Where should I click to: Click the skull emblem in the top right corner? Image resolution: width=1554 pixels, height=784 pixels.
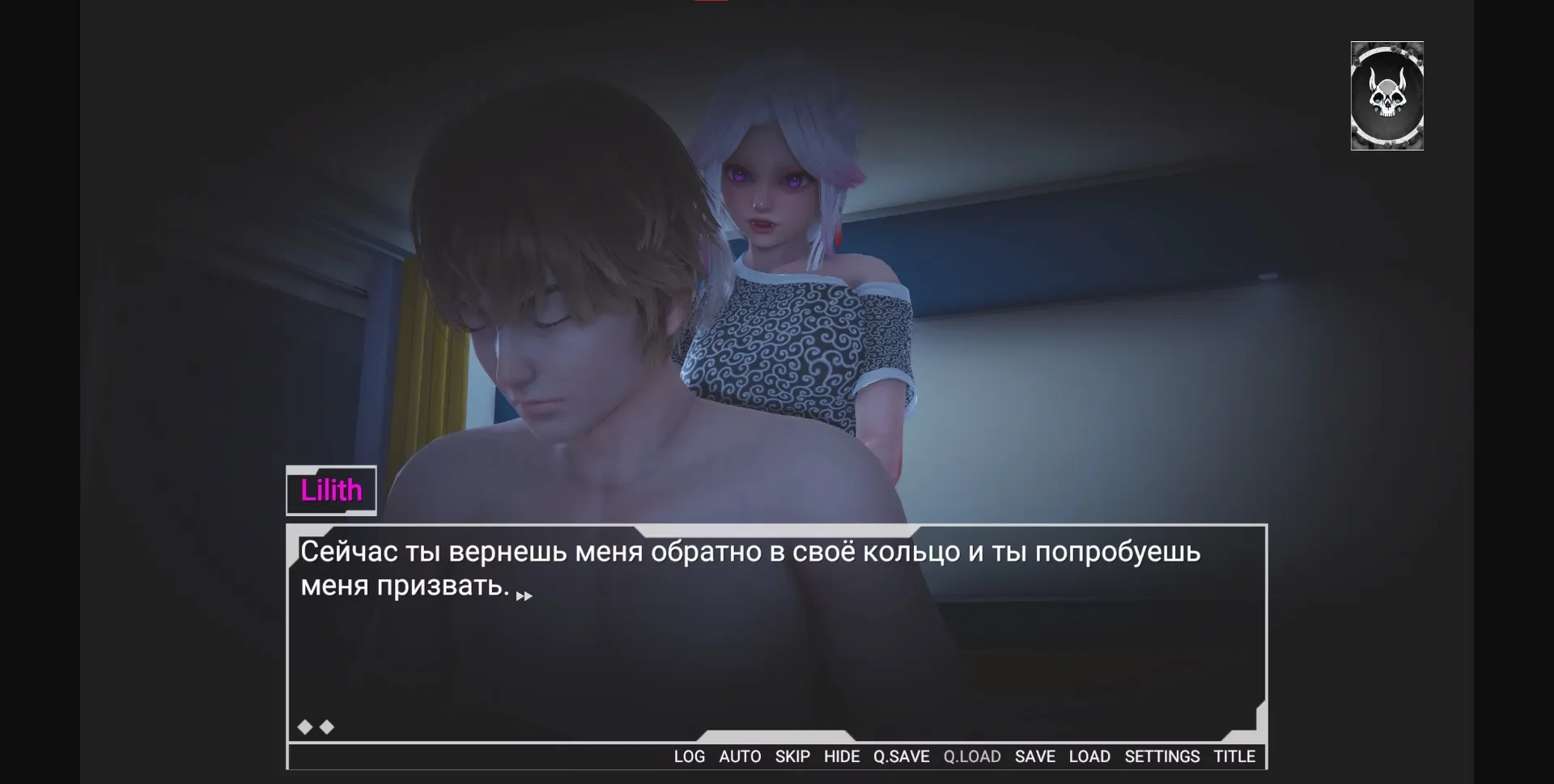[x=1387, y=96]
